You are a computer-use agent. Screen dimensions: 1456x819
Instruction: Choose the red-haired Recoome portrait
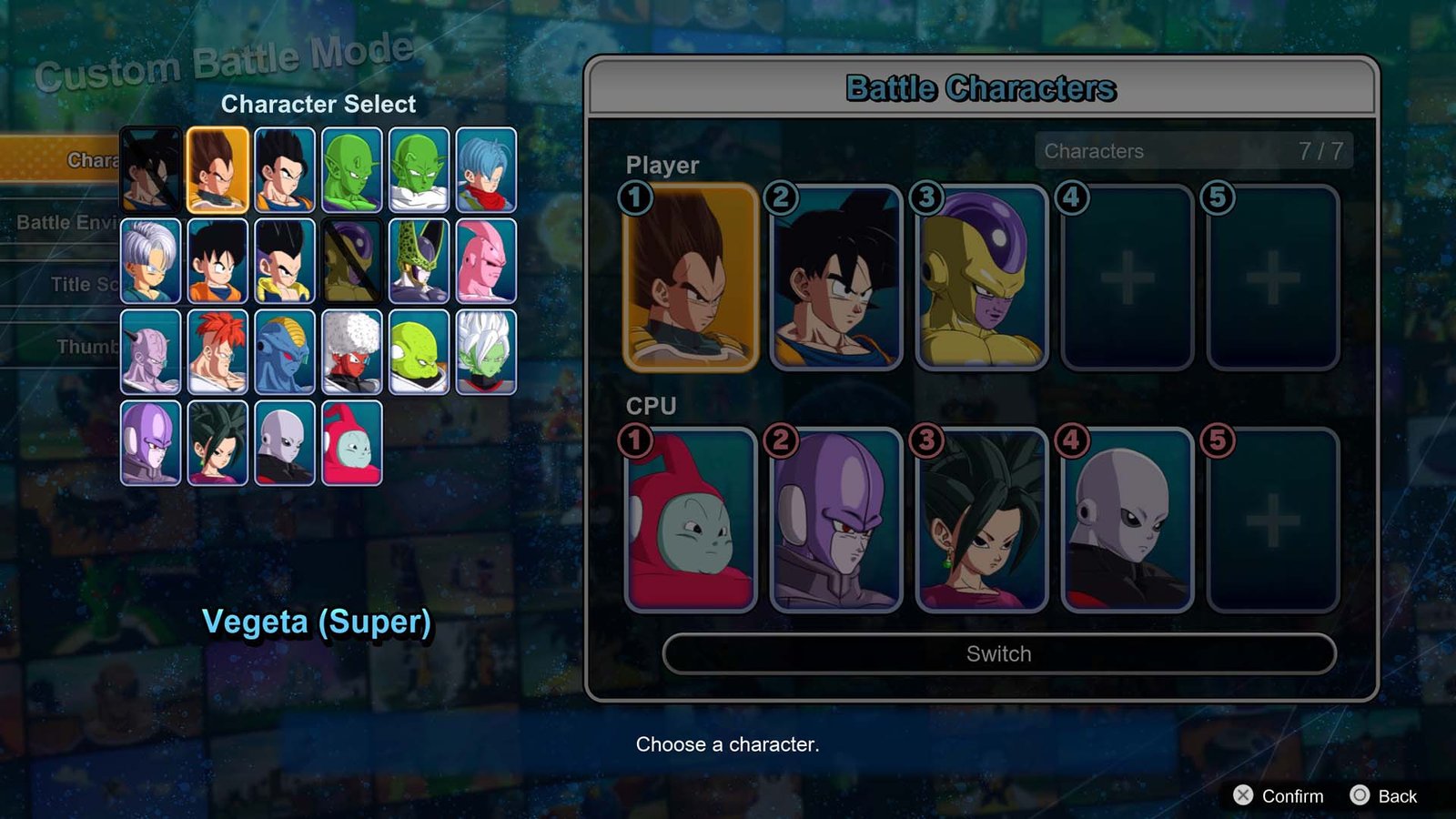(217, 351)
